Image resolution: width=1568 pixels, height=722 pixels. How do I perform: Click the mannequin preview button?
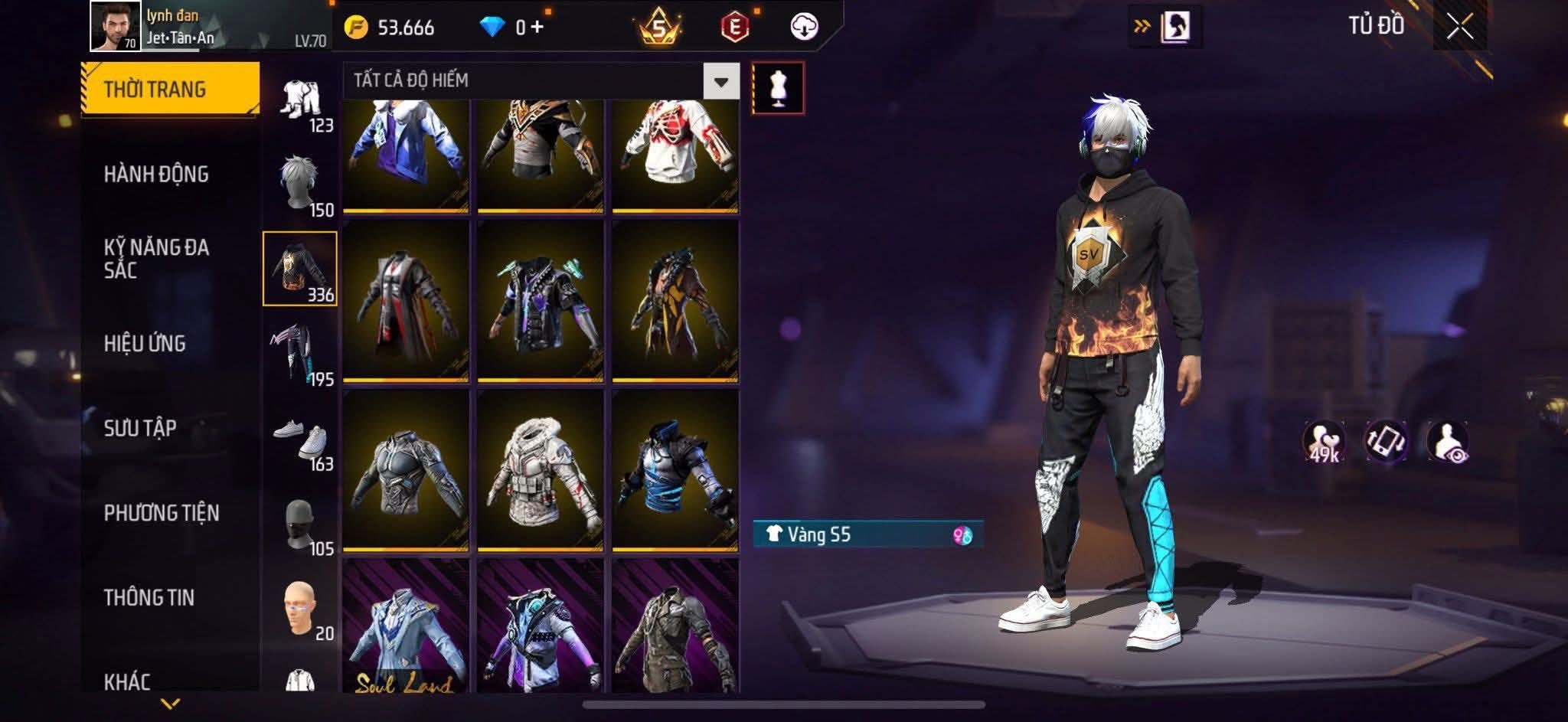[778, 88]
